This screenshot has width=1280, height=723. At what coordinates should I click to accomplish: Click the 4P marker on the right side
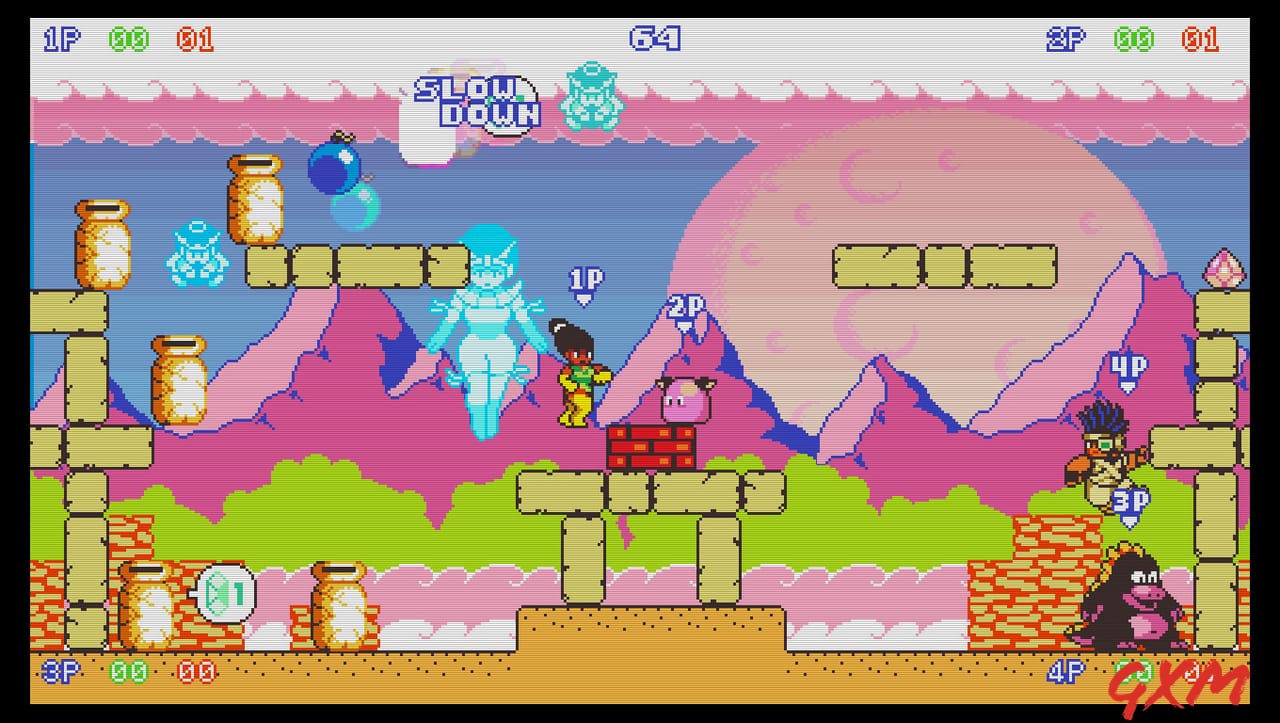click(x=1126, y=367)
